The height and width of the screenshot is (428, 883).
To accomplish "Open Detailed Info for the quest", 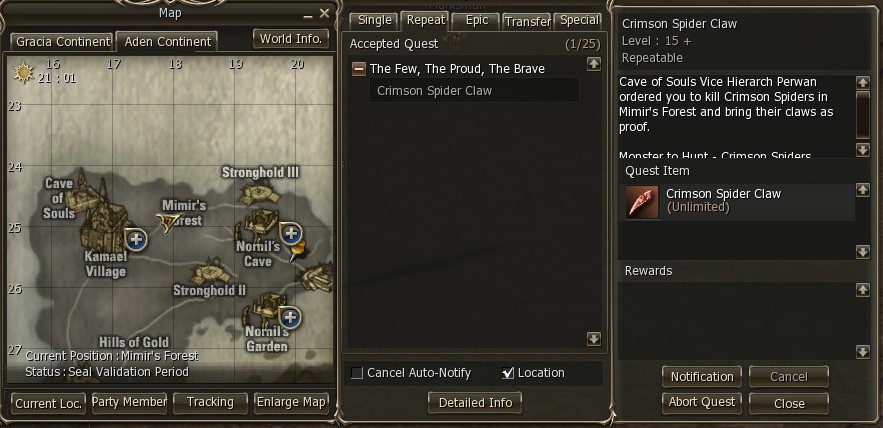I will (475, 402).
